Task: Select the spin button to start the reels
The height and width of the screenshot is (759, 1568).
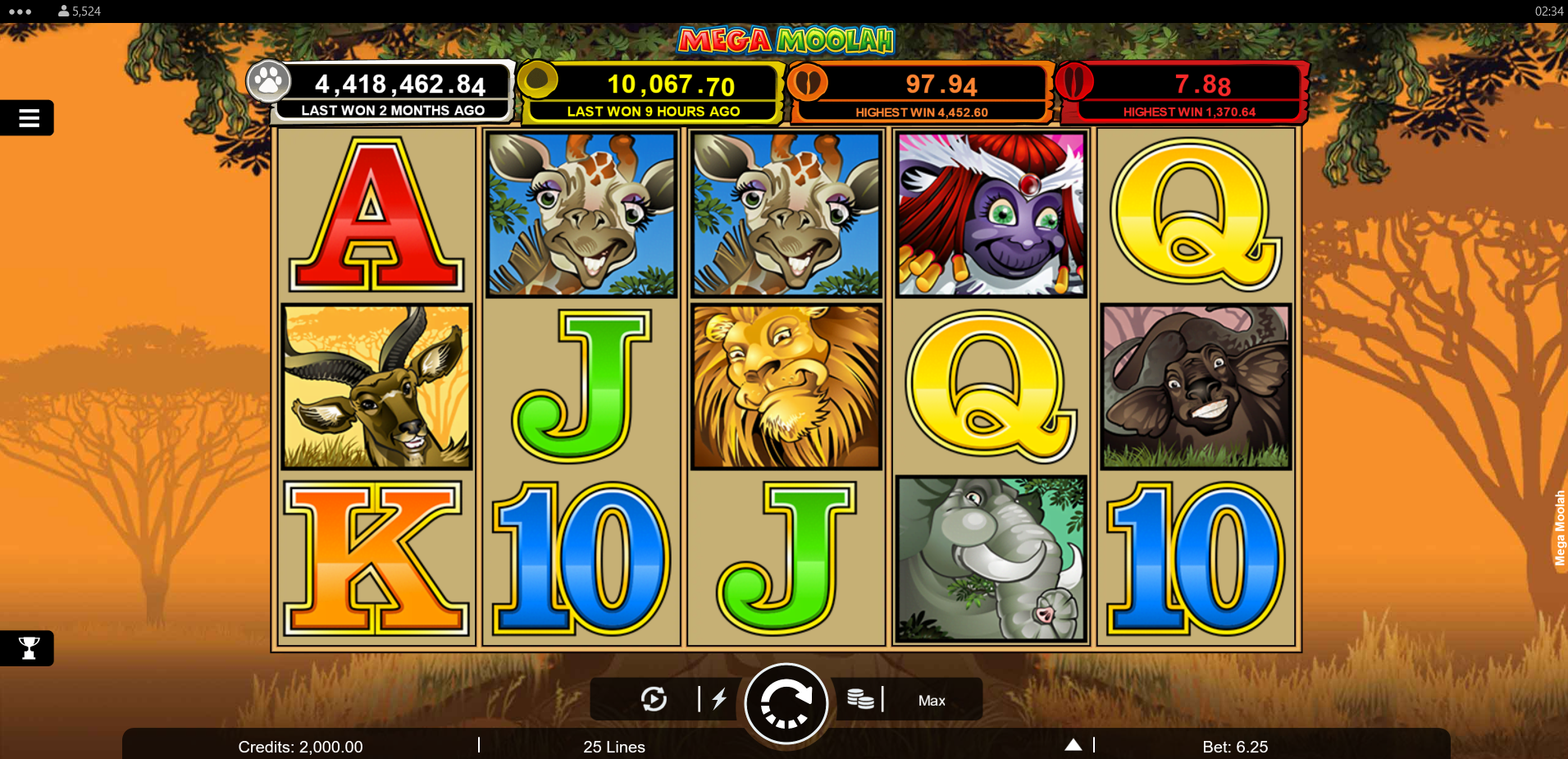Action: (x=785, y=703)
